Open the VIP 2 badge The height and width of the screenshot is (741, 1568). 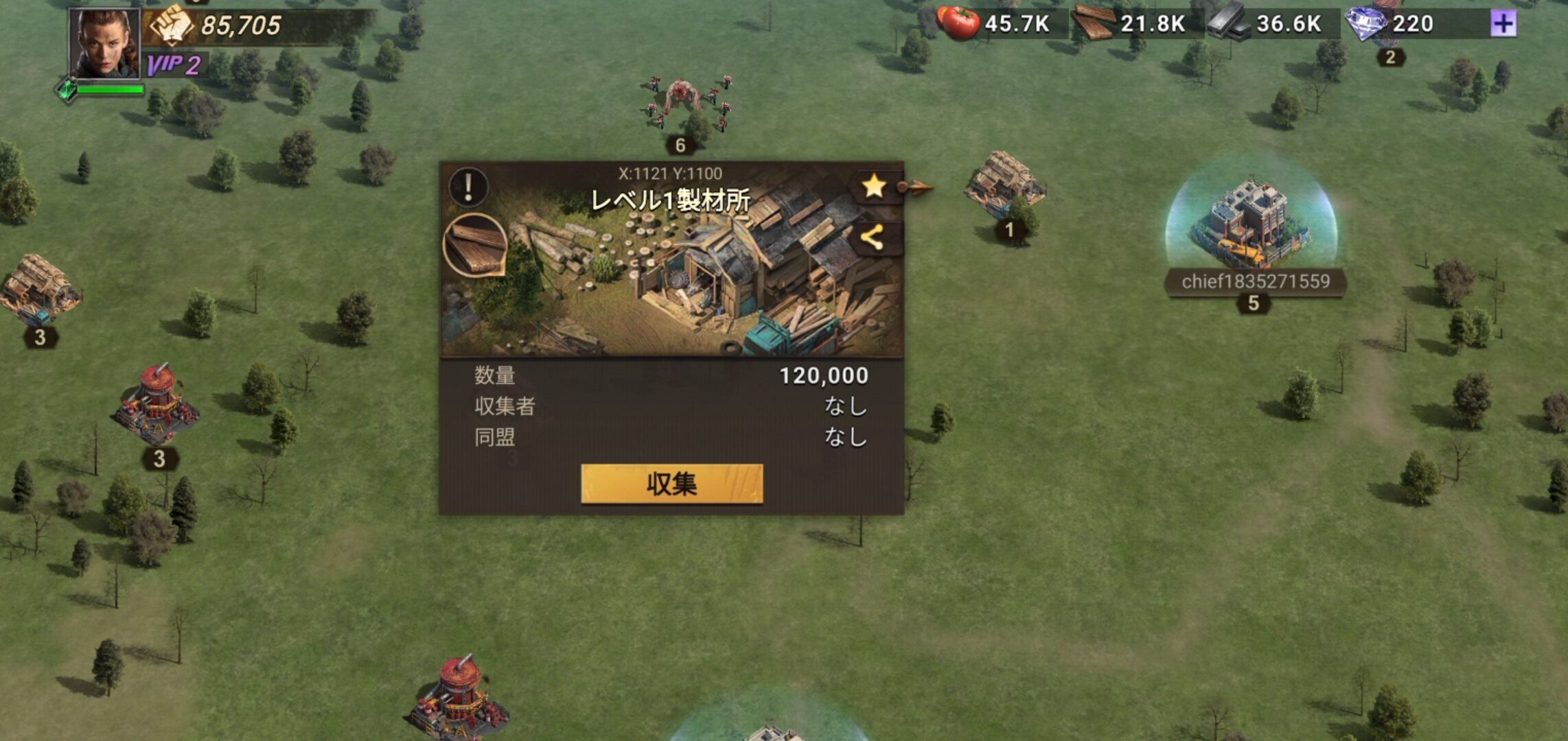tap(174, 66)
